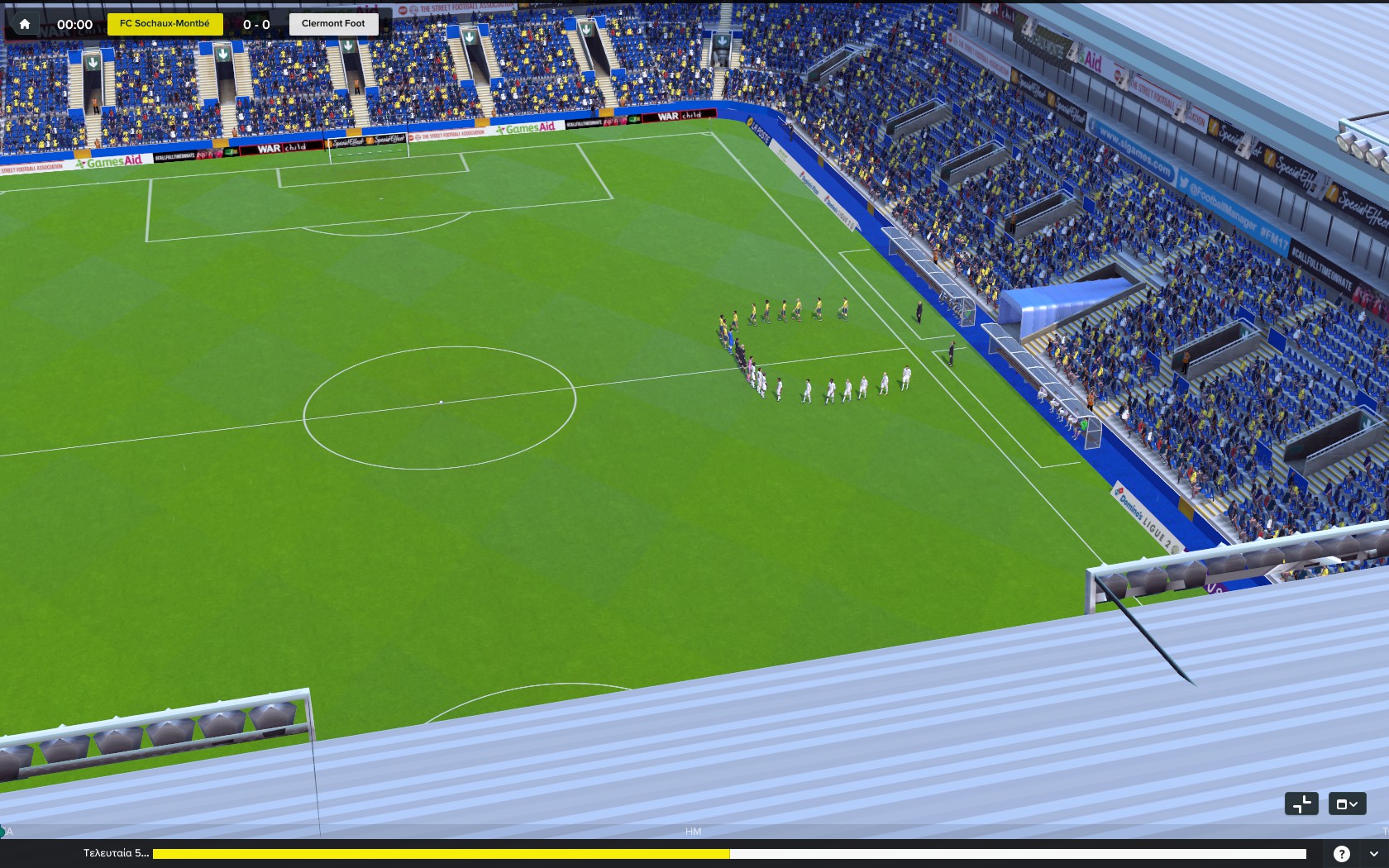Viewport: 1389px width, 868px height.
Task: Open the FC Sochaux-Montbé team panel
Action: (x=165, y=24)
